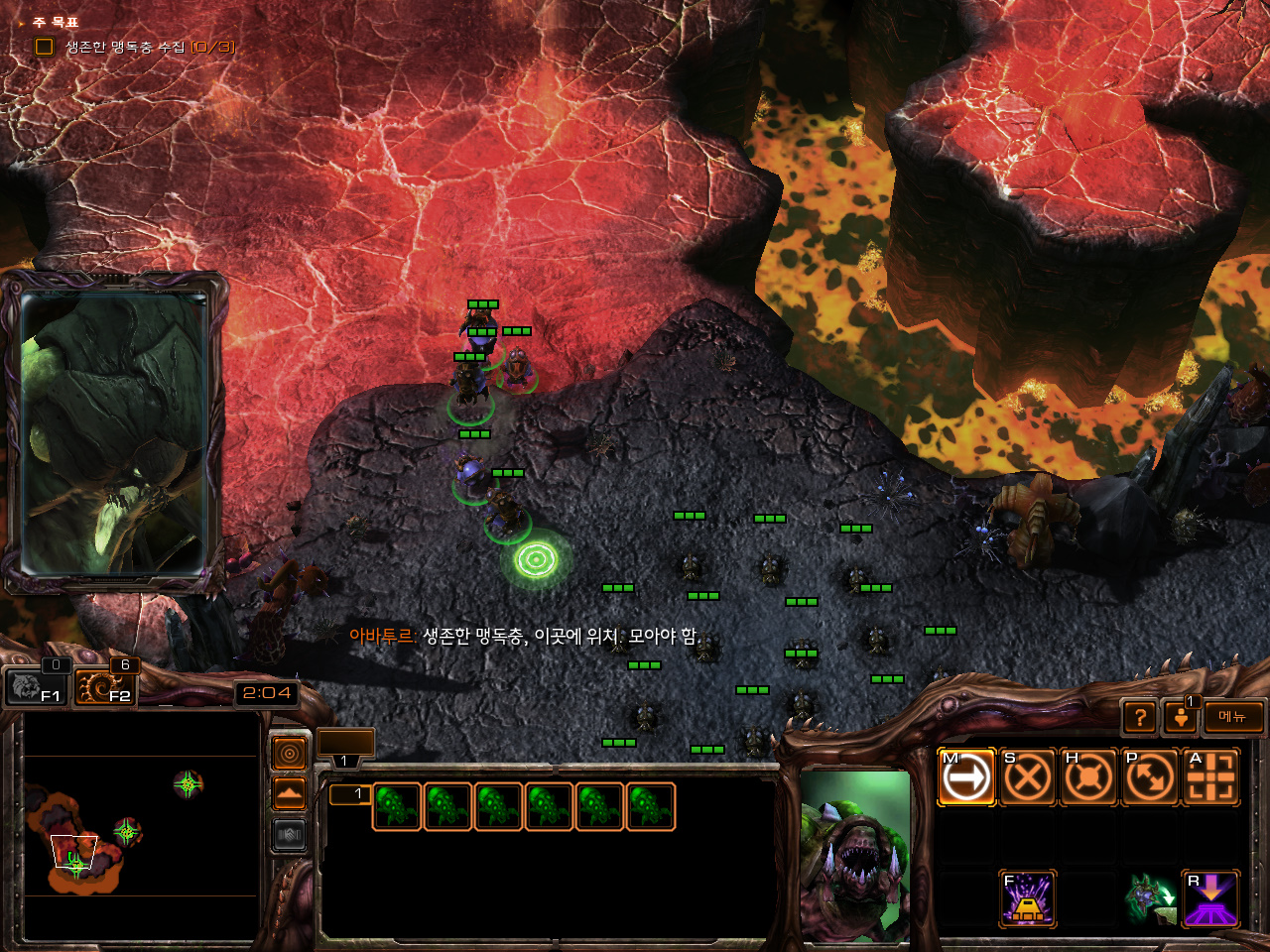This screenshot has height=952, width=1270.
Task: Select all army units F2 button
Action: coord(105,685)
